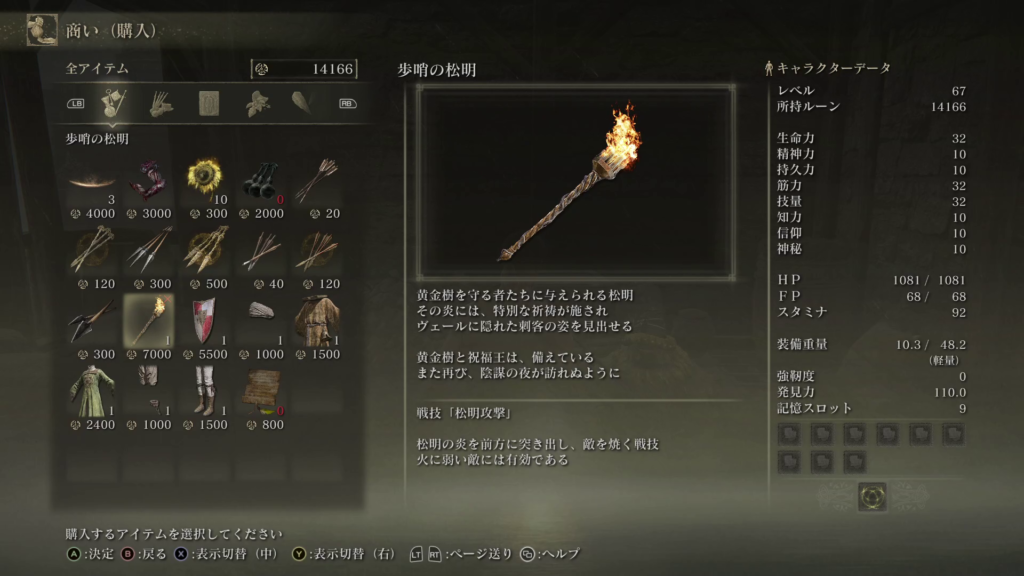Select the curved item priced 4000
The height and width of the screenshot is (576, 1024).
tap(91, 180)
